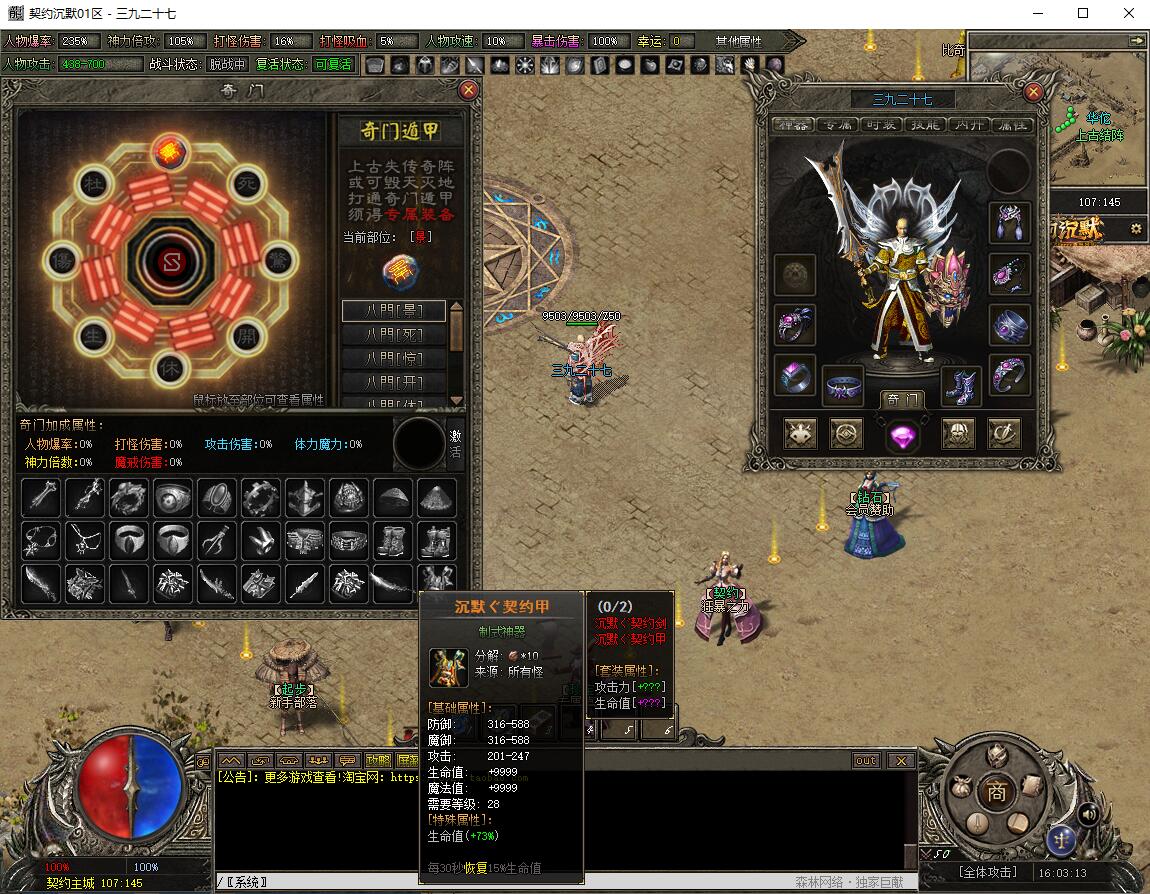1150x894 pixels.
Task: Choose the 八門[死] list entry
Action: (x=394, y=335)
